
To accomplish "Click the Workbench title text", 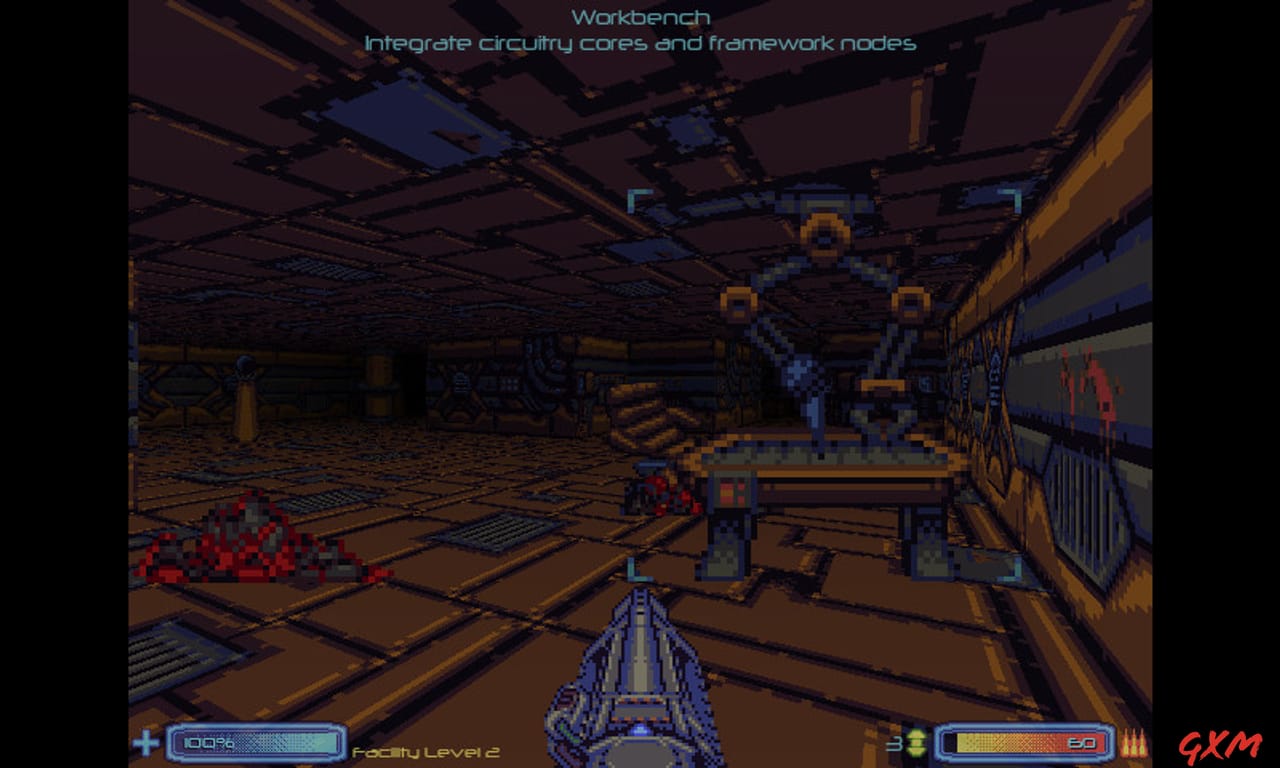I will tap(639, 16).
